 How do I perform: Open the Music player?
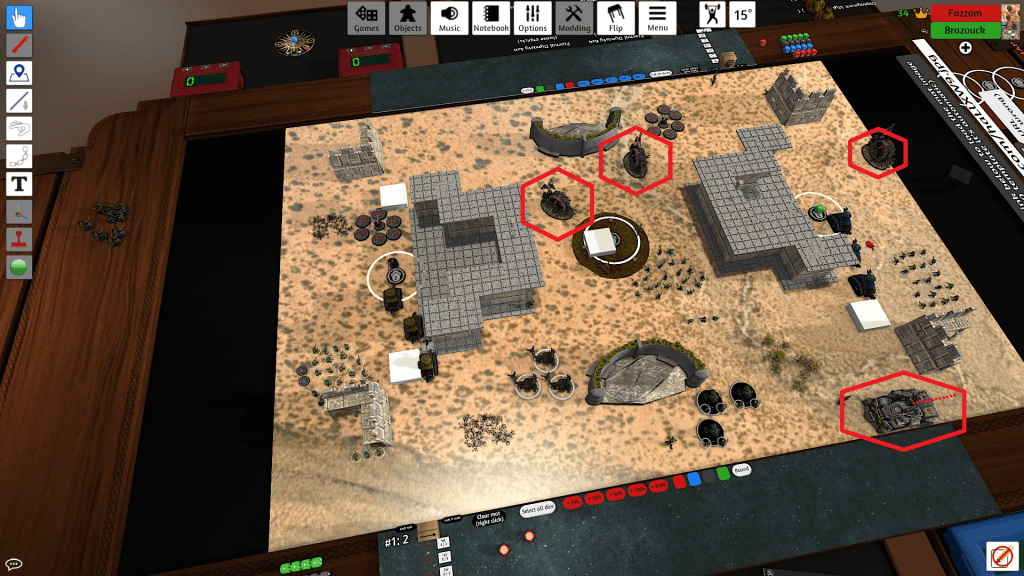(450, 17)
